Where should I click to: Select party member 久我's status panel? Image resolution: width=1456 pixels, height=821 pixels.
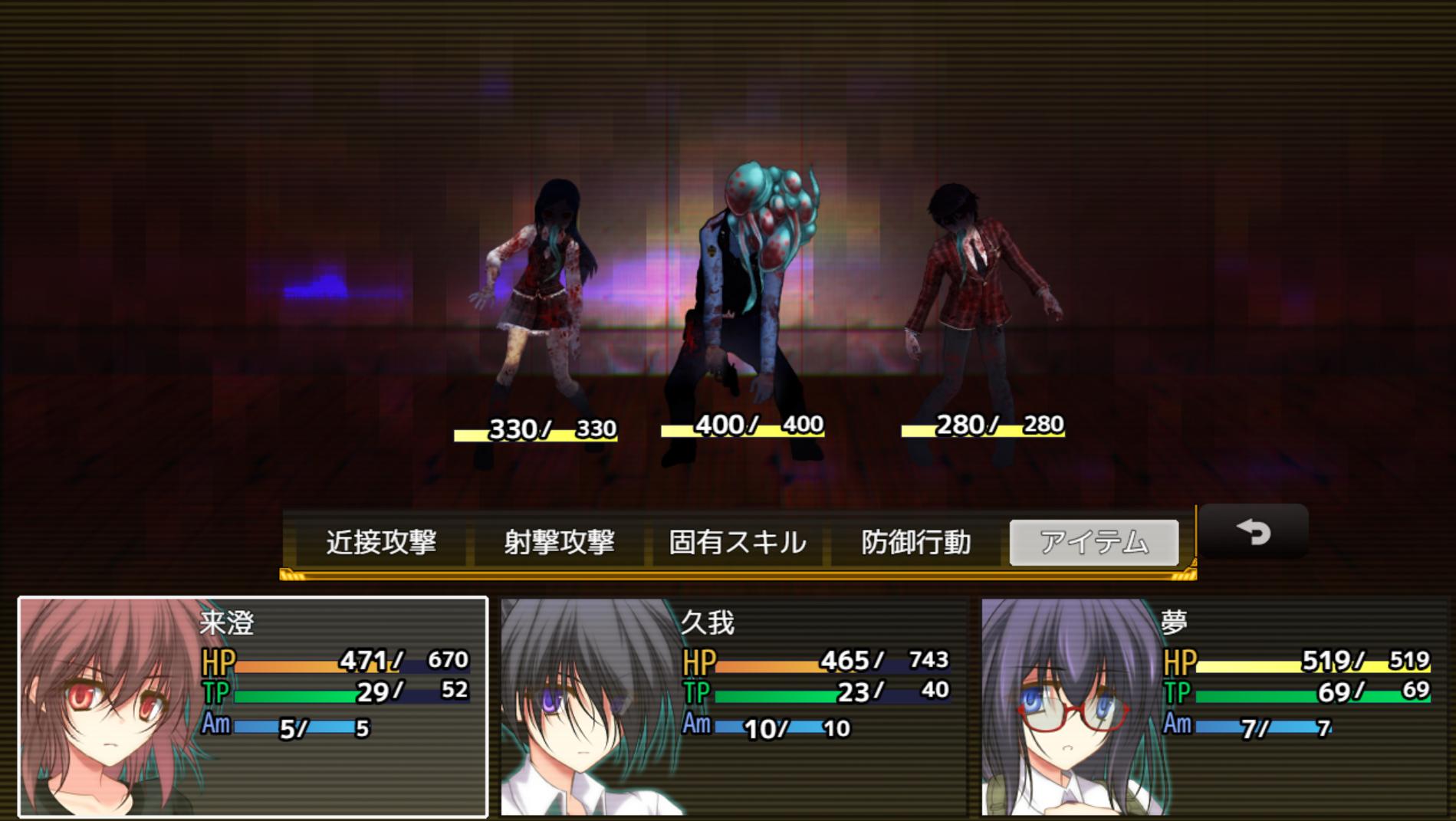click(734, 706)
